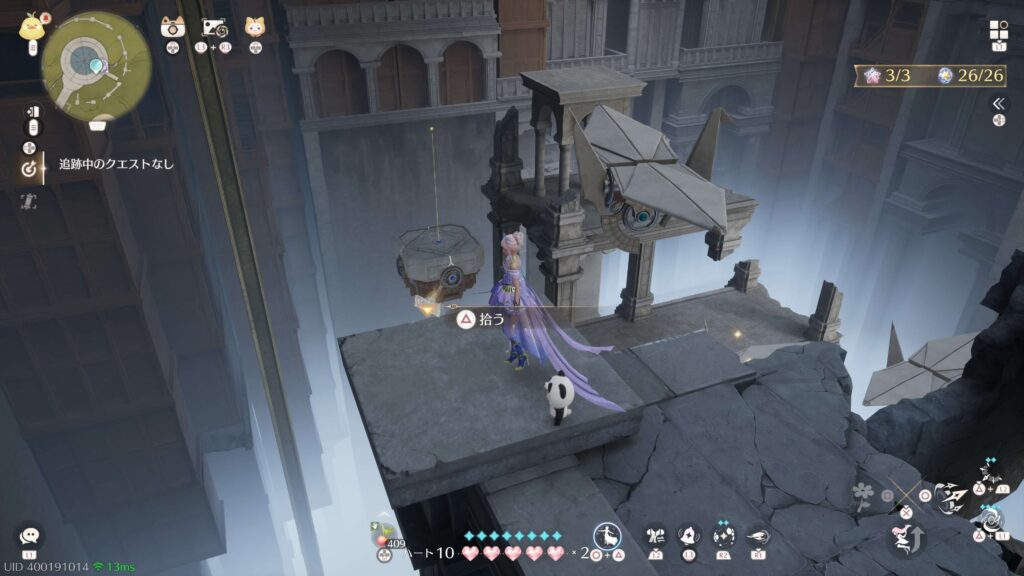The height and width of the screenshot is (576, 1024).
Task: Activate the sparkle ring ability icon
Action: [723, 536]
